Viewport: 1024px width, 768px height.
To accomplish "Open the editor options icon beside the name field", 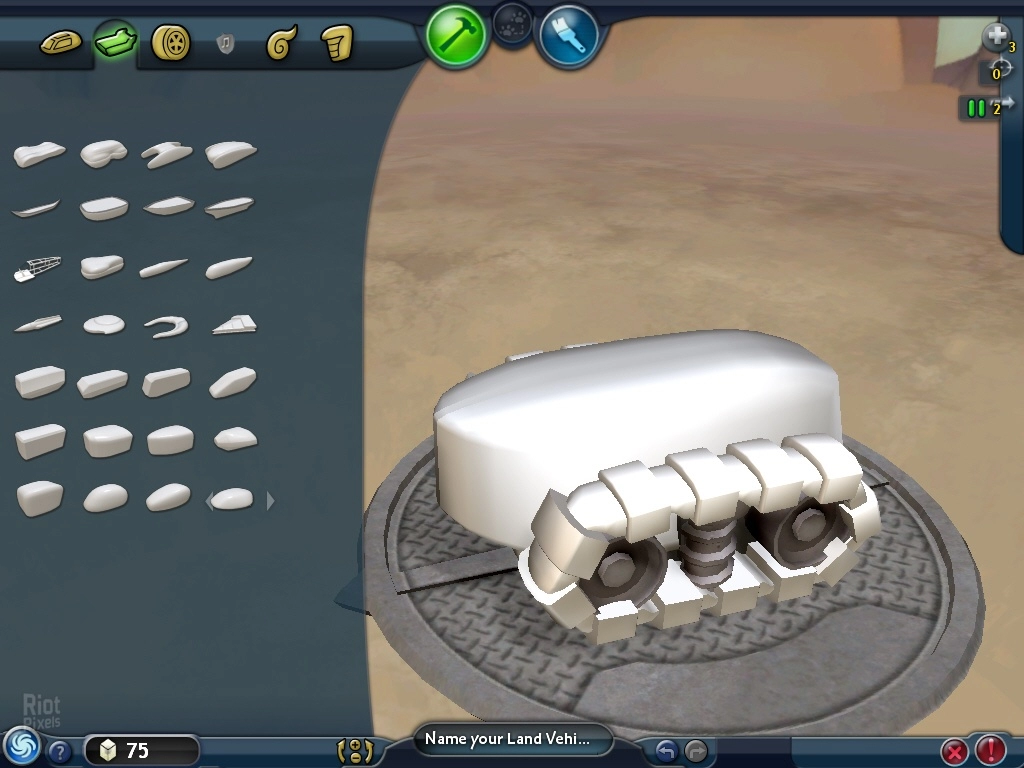I will [356, 750].
